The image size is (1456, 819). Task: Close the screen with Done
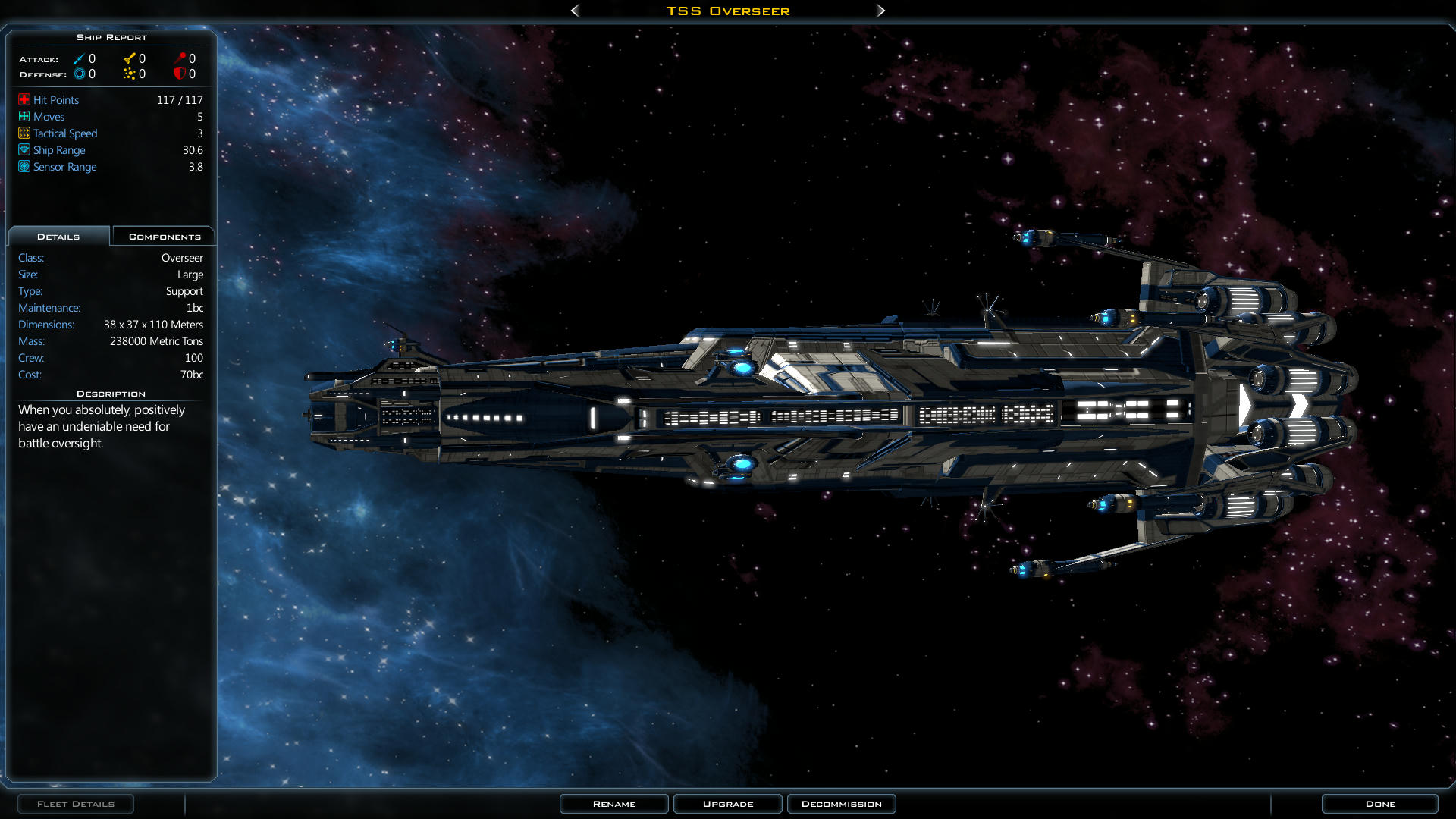tap(1379, 804)
